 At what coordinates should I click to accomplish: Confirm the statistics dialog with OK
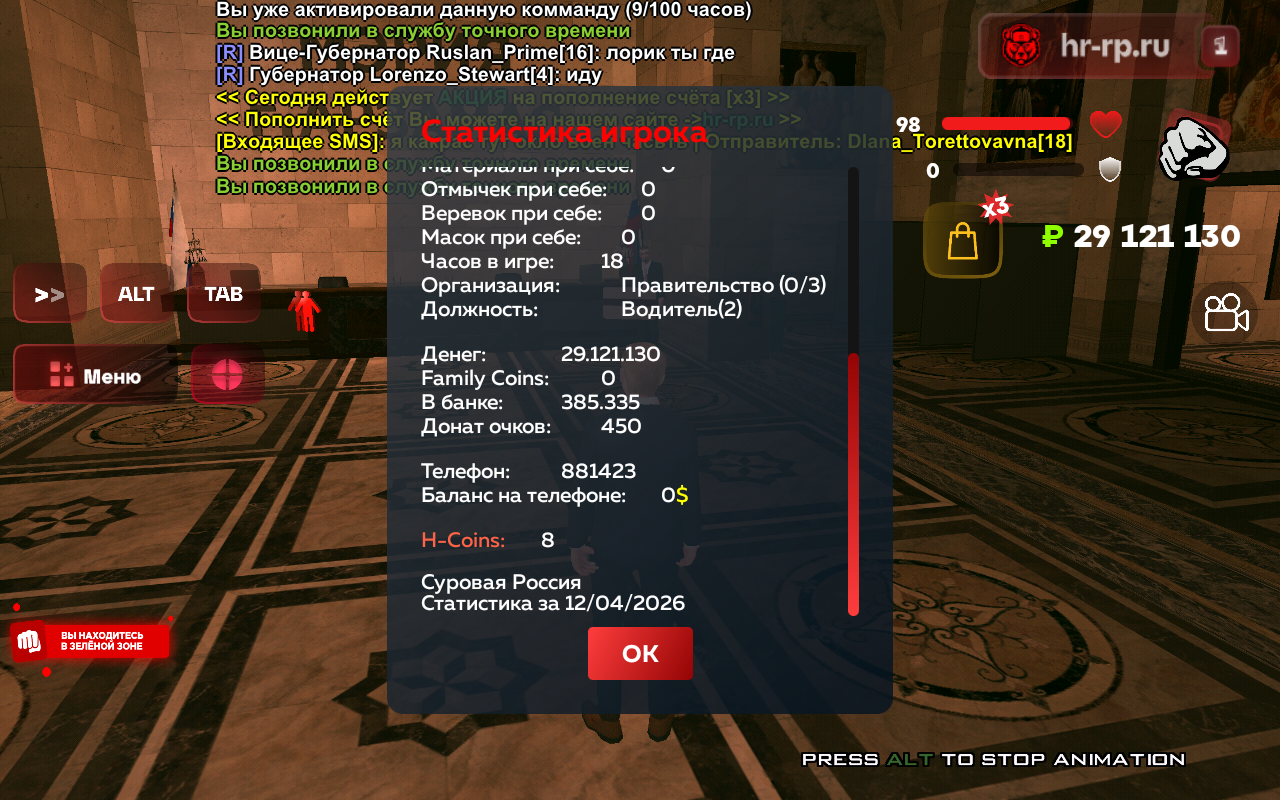640,653
